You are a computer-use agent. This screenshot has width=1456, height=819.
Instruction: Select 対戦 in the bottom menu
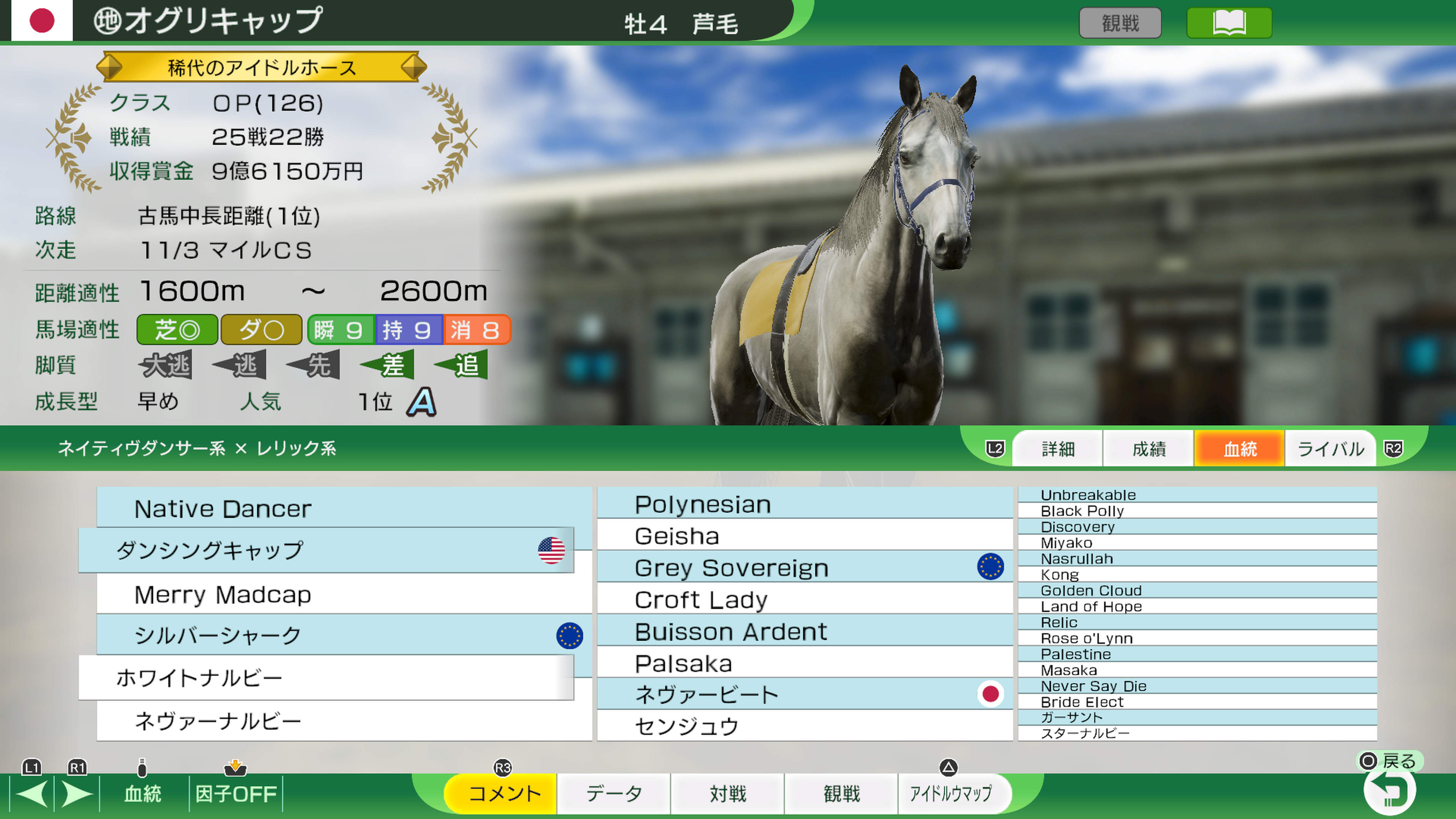(x=728, y=793)
